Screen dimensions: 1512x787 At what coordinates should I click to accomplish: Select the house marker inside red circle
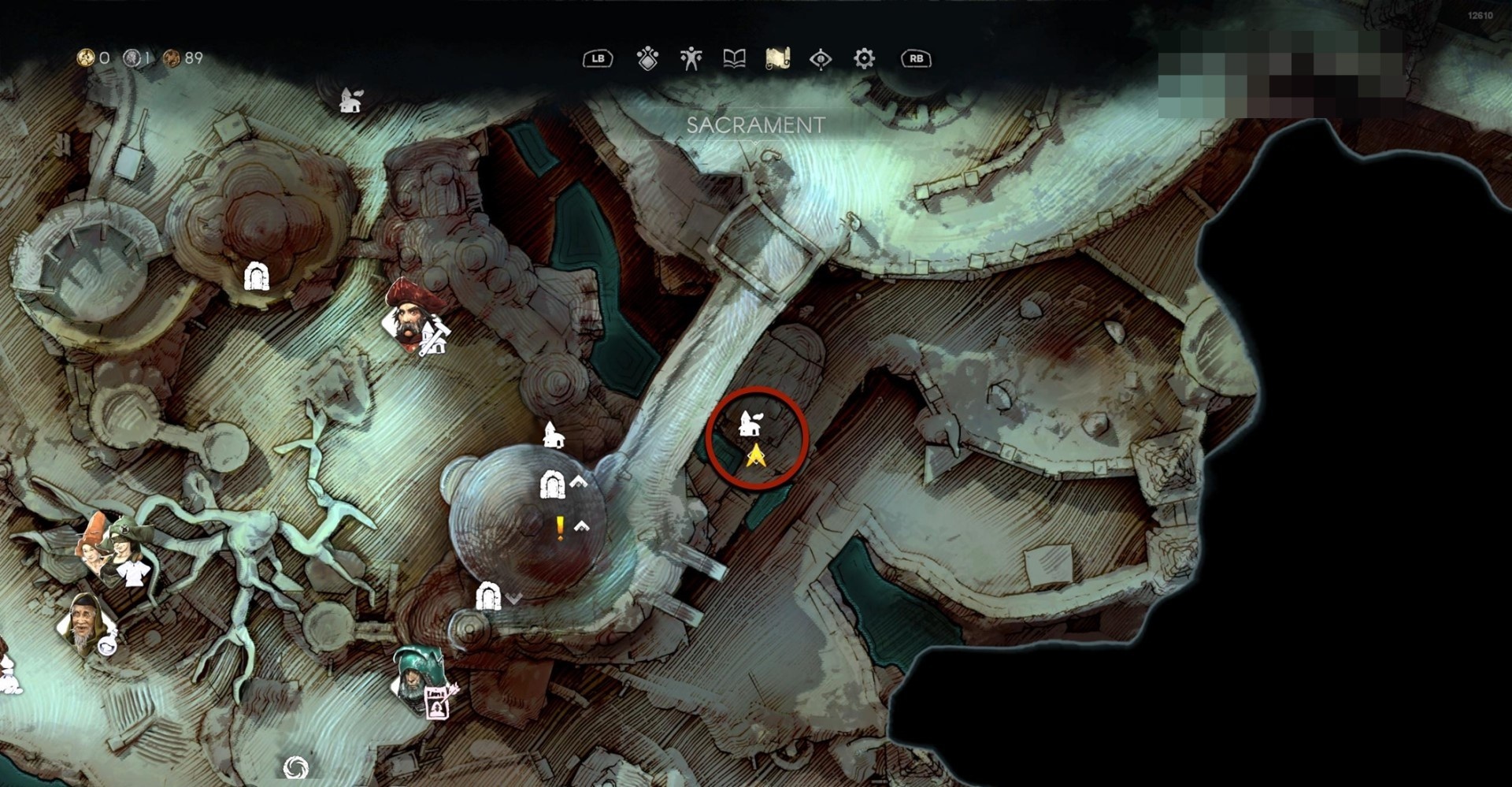[749, 424]
